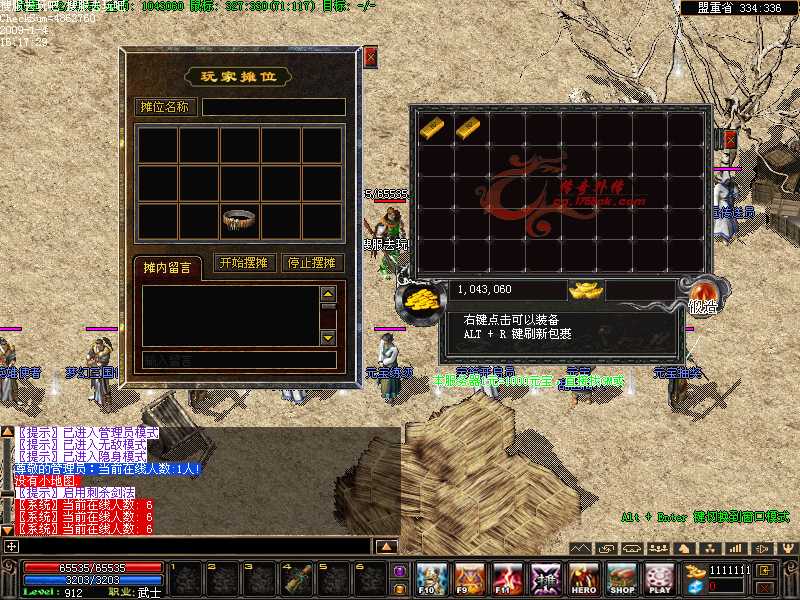Open the HERO panel button
Viewport: 800px width, 600px height.
pyautogui.click(x=584, y=578)
